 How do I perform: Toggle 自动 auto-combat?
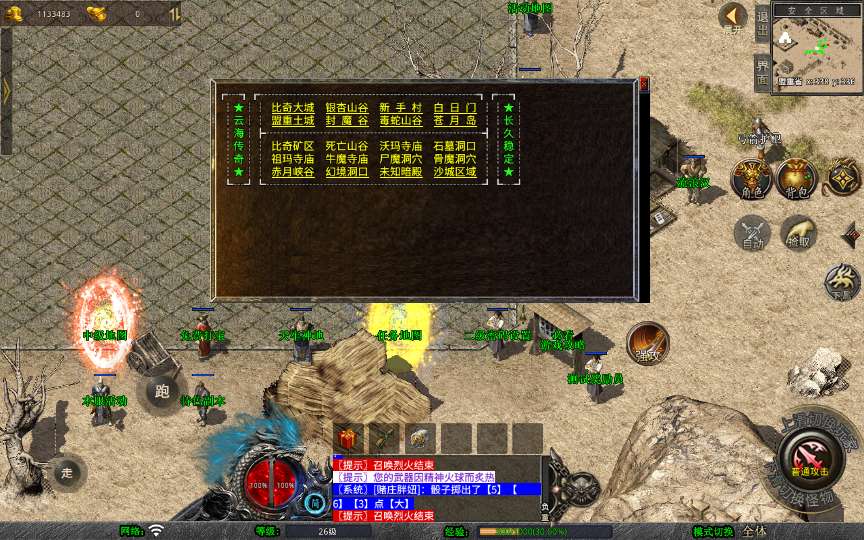[751, 234]
